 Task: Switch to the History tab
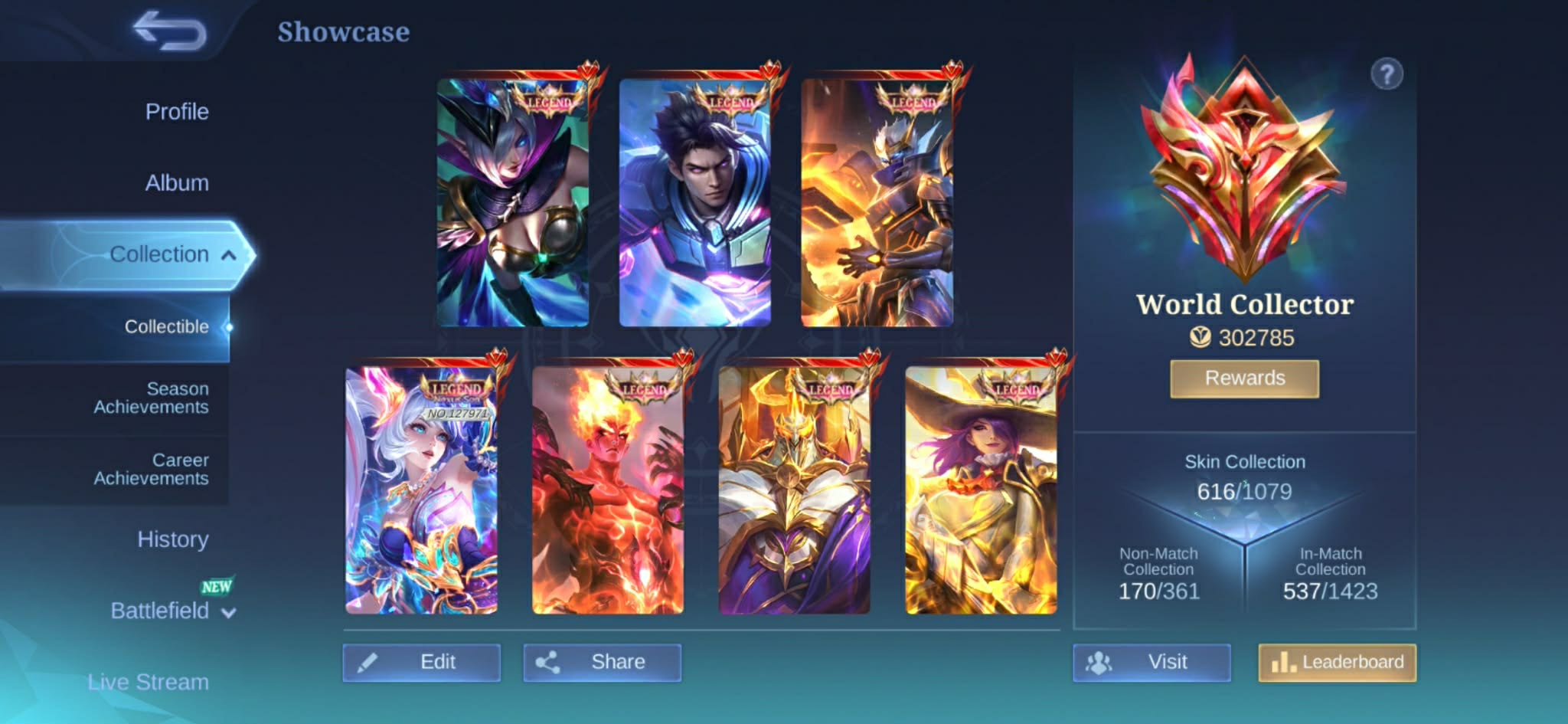click(x=173, y=539)
